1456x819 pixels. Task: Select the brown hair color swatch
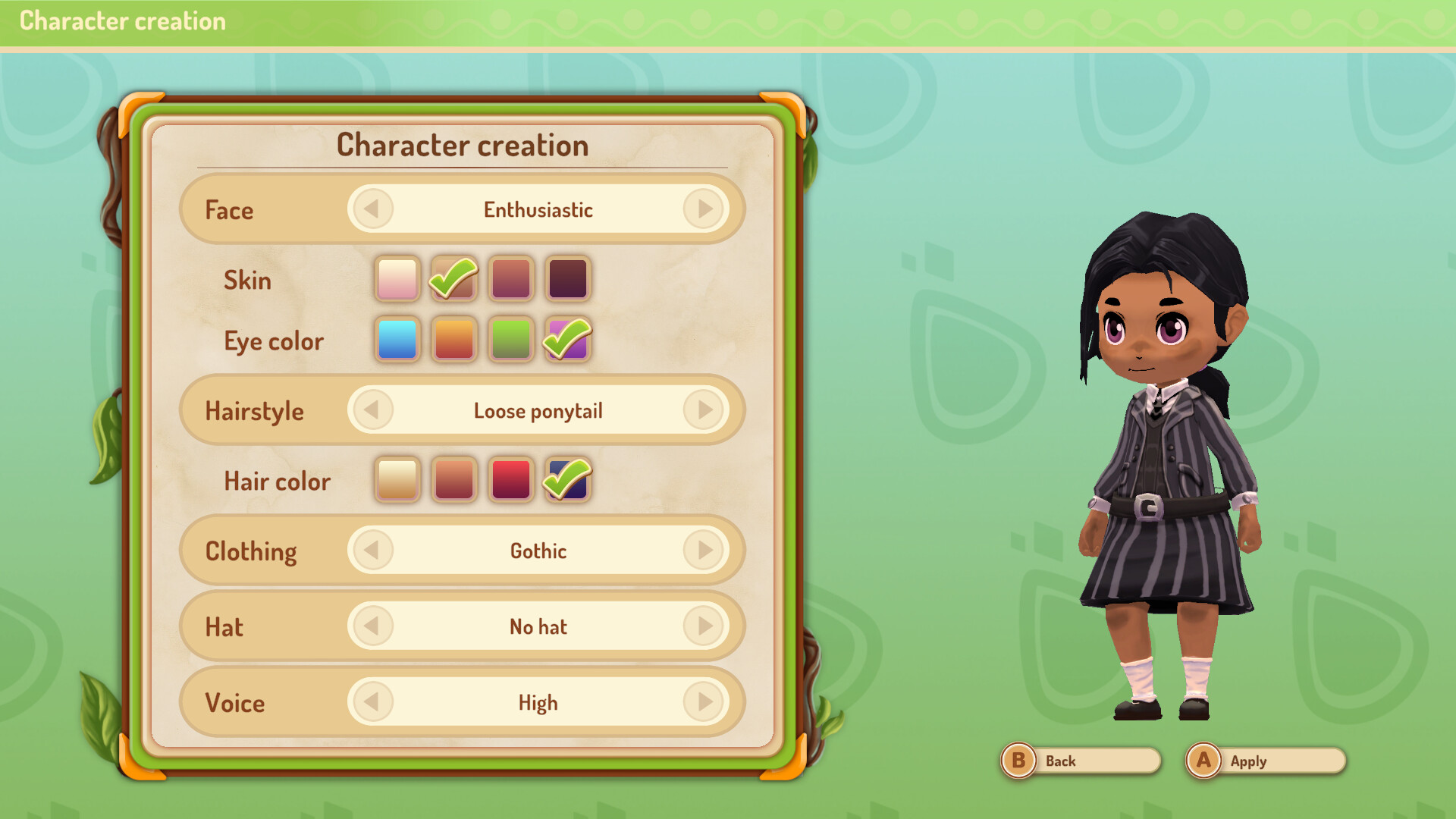453,479
